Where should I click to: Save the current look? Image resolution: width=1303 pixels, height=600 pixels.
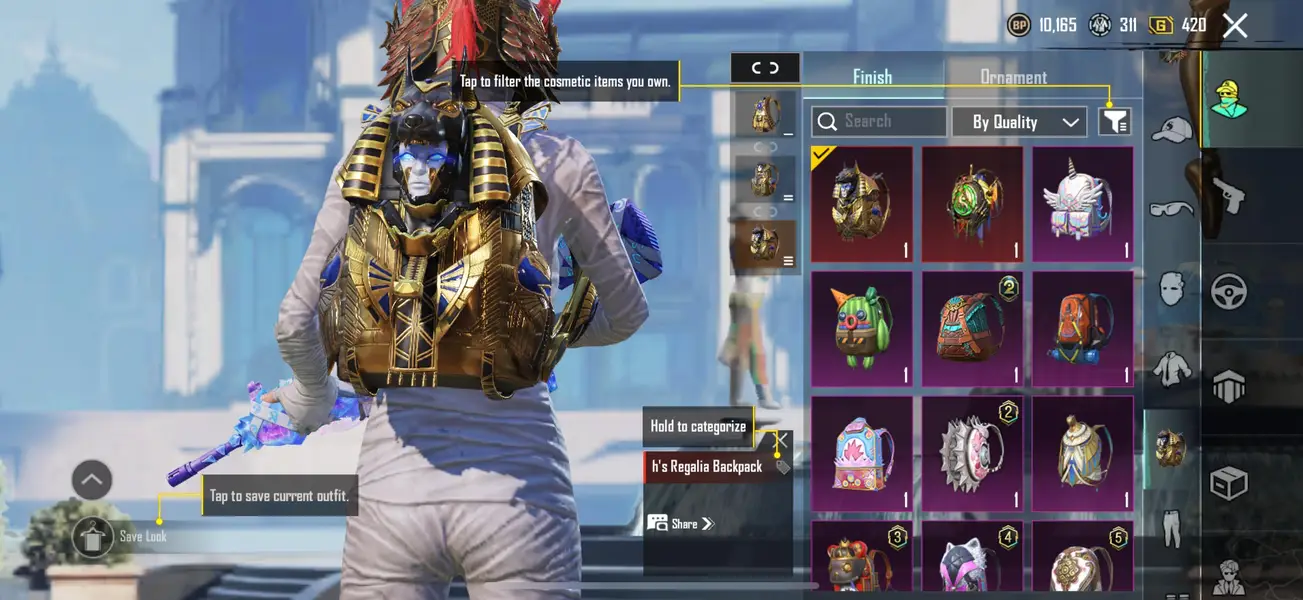point(94,537)
